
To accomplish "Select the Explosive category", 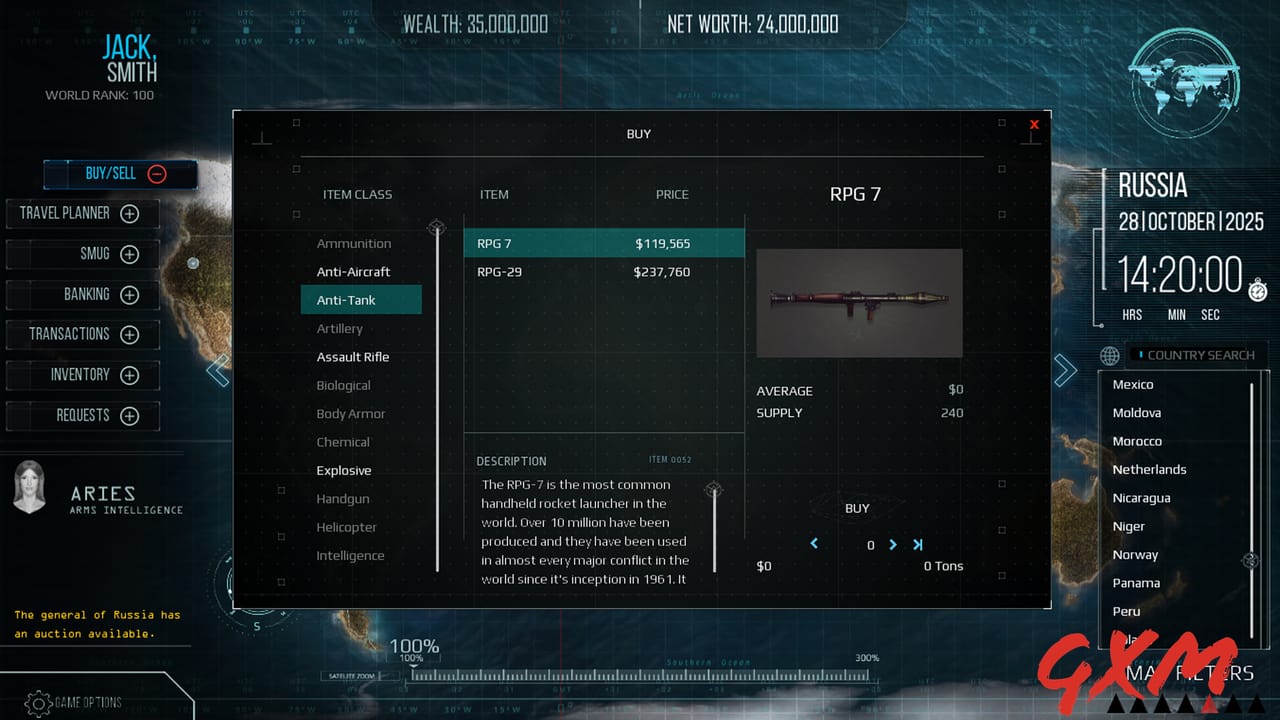I will (344, 470).
